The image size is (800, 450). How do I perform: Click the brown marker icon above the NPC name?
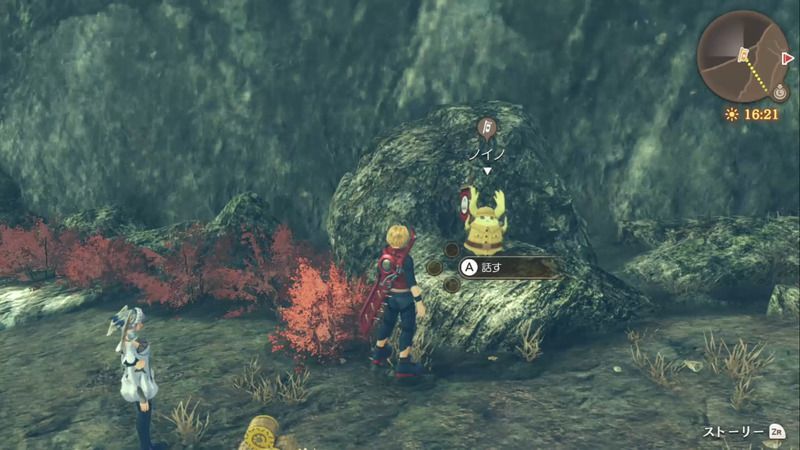[485, 127]
